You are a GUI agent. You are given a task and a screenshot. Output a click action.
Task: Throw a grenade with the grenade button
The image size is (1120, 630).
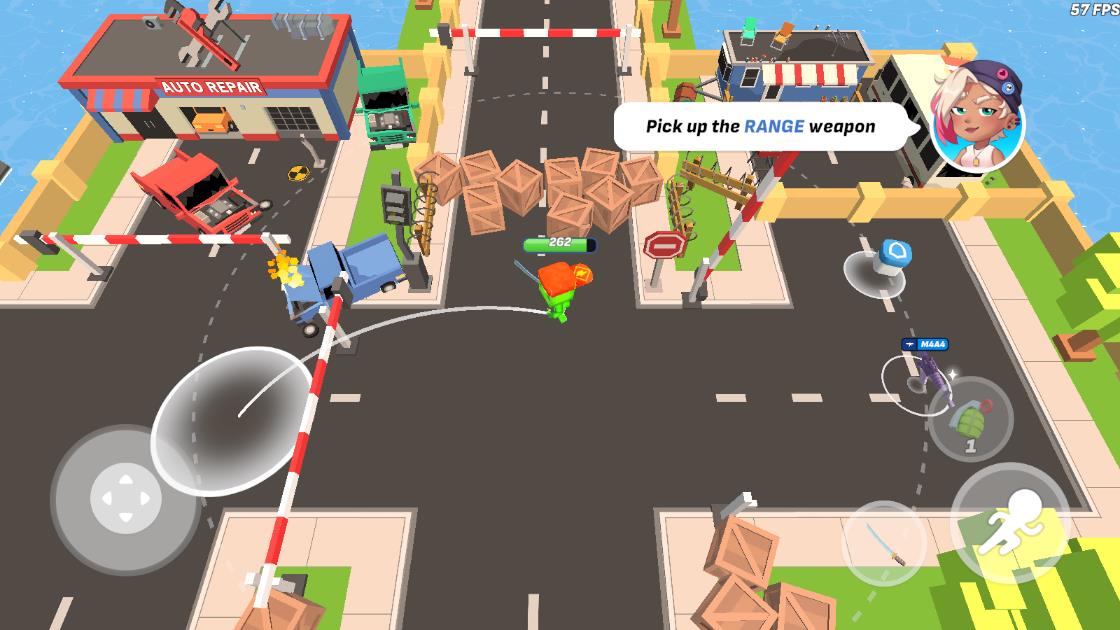(968, 419)
